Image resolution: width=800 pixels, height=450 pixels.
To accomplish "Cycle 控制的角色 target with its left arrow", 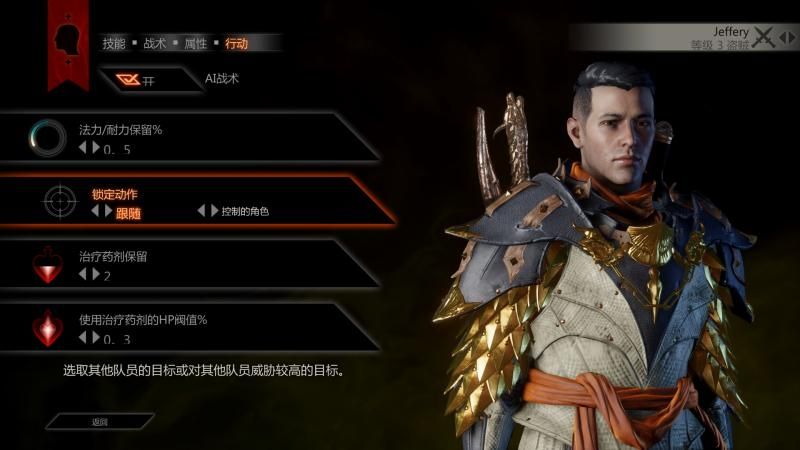I will coord(201,211).
